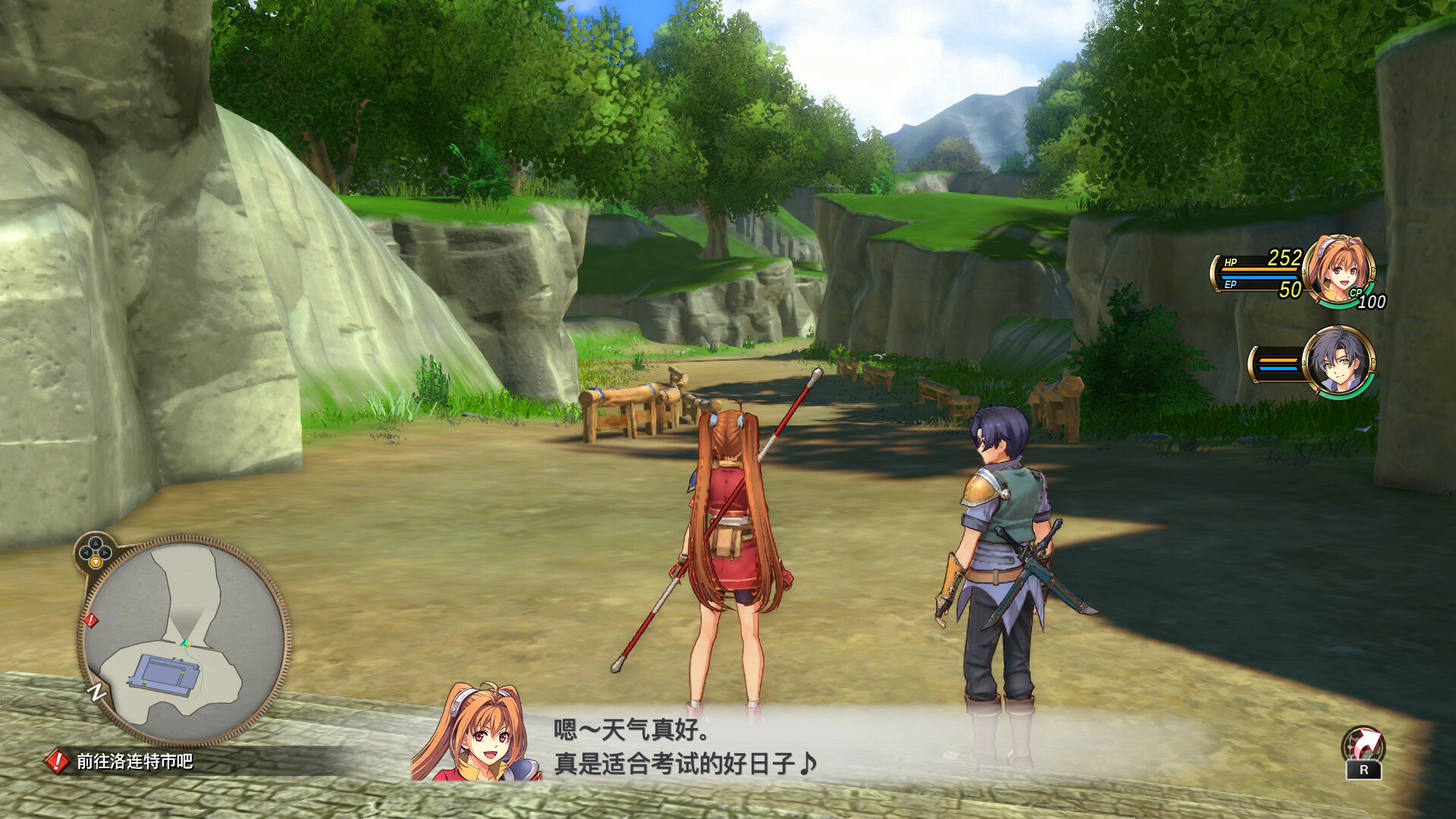The height and width of the screenshot is (819, 1456).
Task: Open the quest objective tracker
Action: pos(121,761)
